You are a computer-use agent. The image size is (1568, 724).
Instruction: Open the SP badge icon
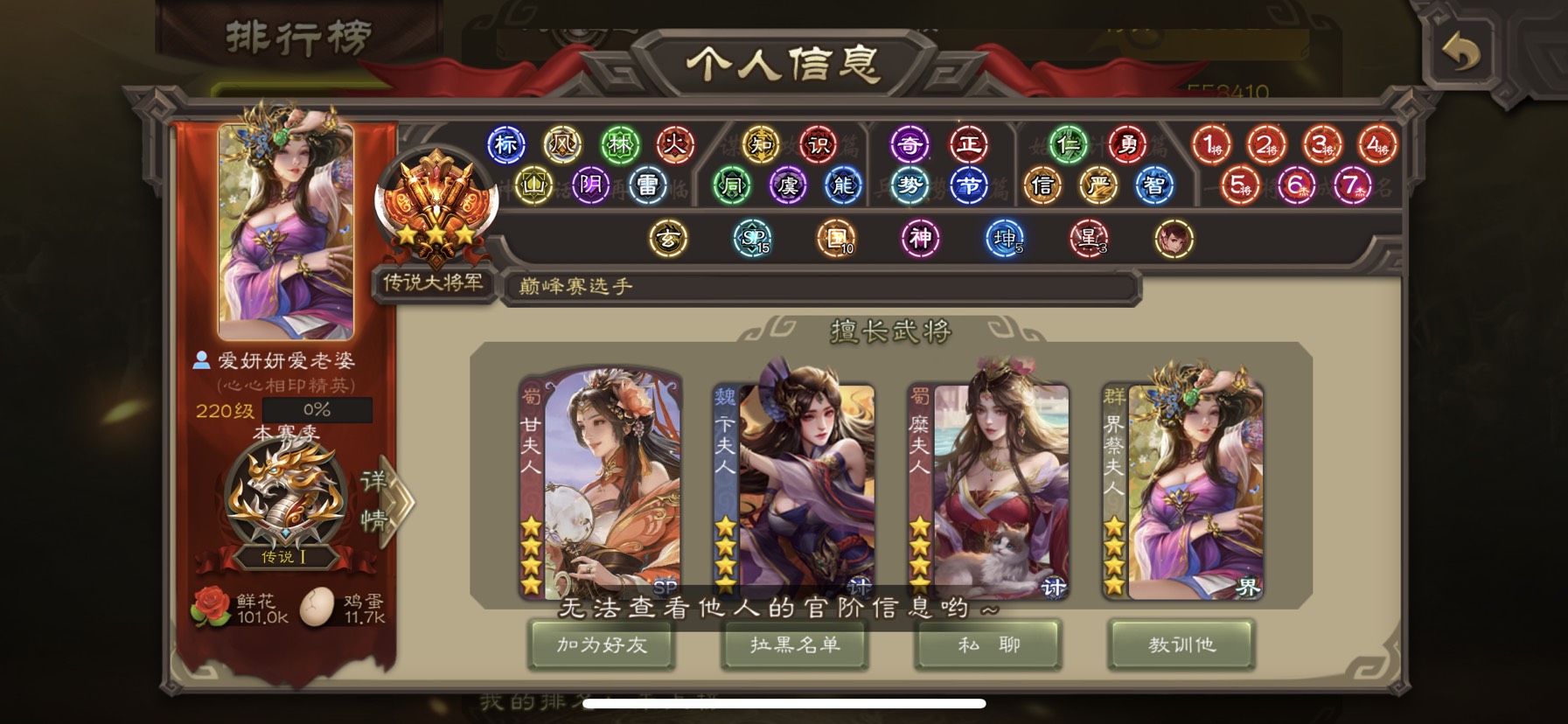click(752, 238)
